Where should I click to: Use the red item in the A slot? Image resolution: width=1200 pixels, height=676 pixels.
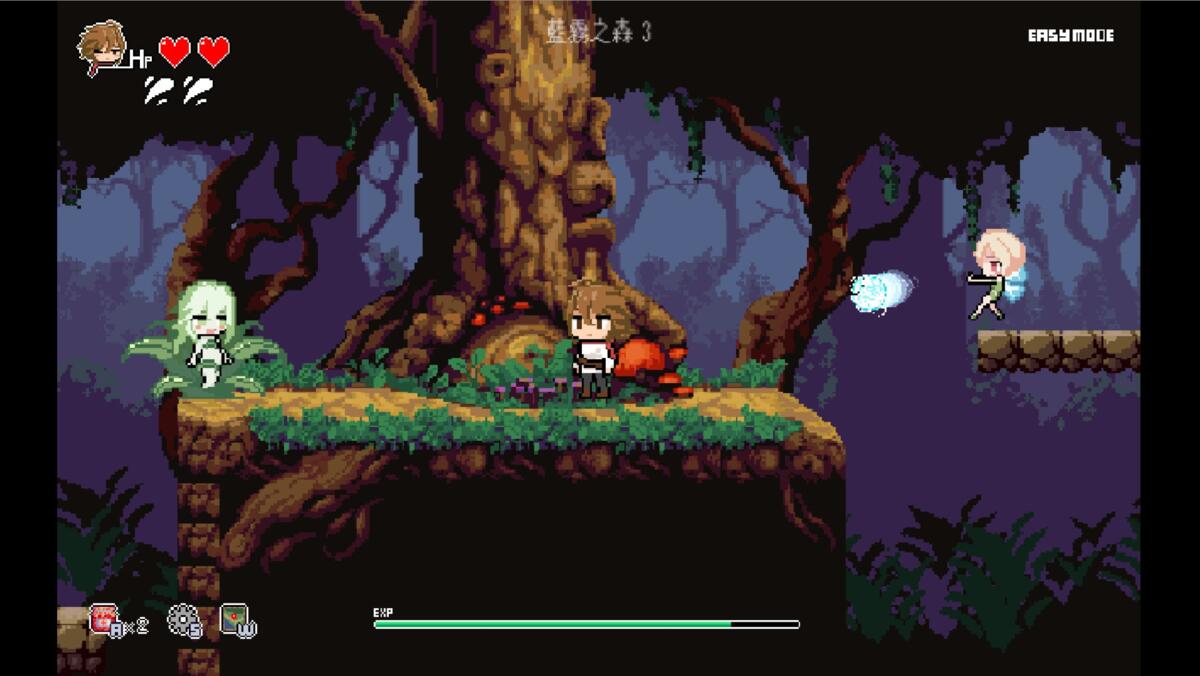click(x=104, y=619)
